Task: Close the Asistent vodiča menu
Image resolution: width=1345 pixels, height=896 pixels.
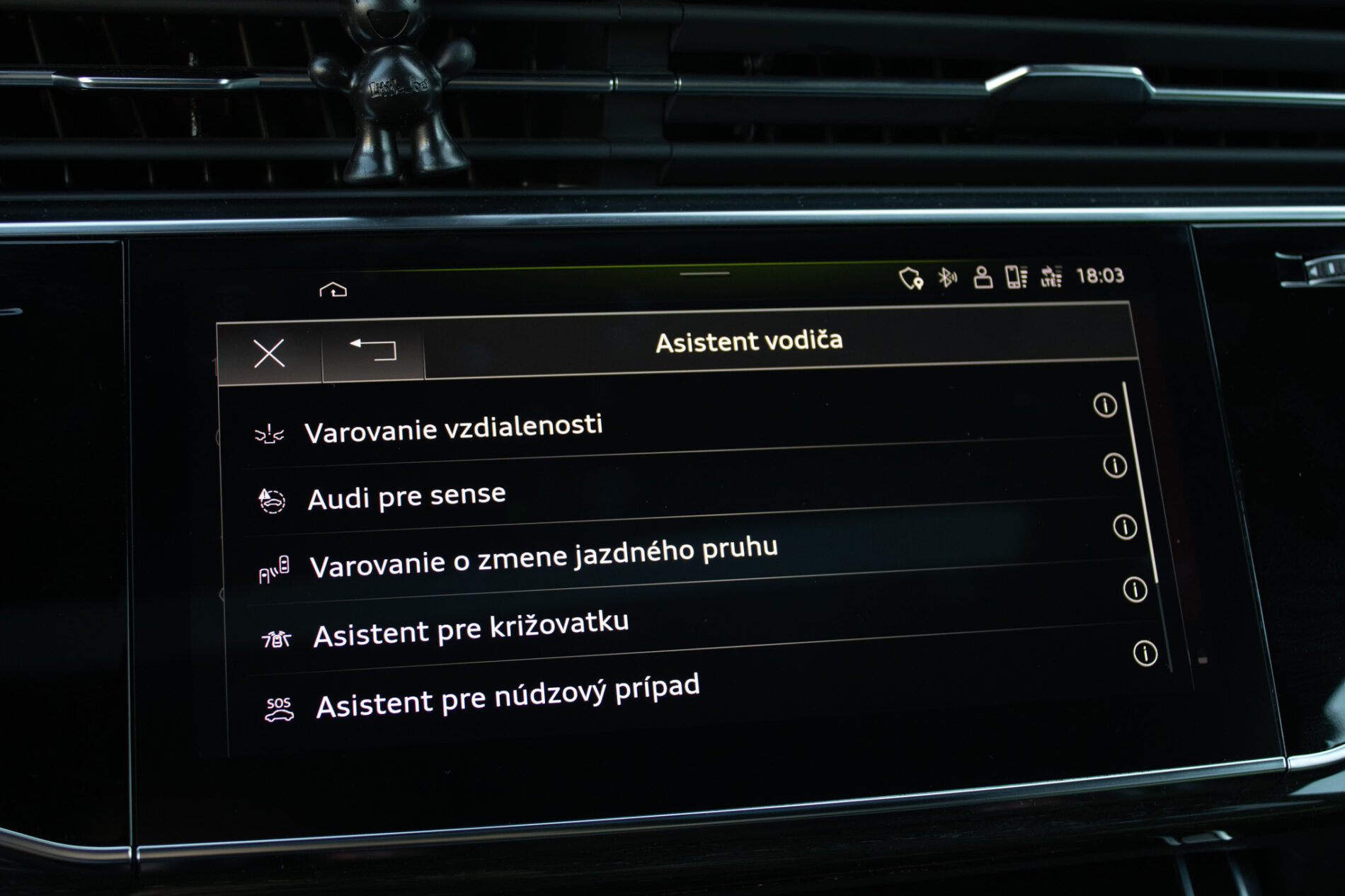Action: (x=269, y=352)
